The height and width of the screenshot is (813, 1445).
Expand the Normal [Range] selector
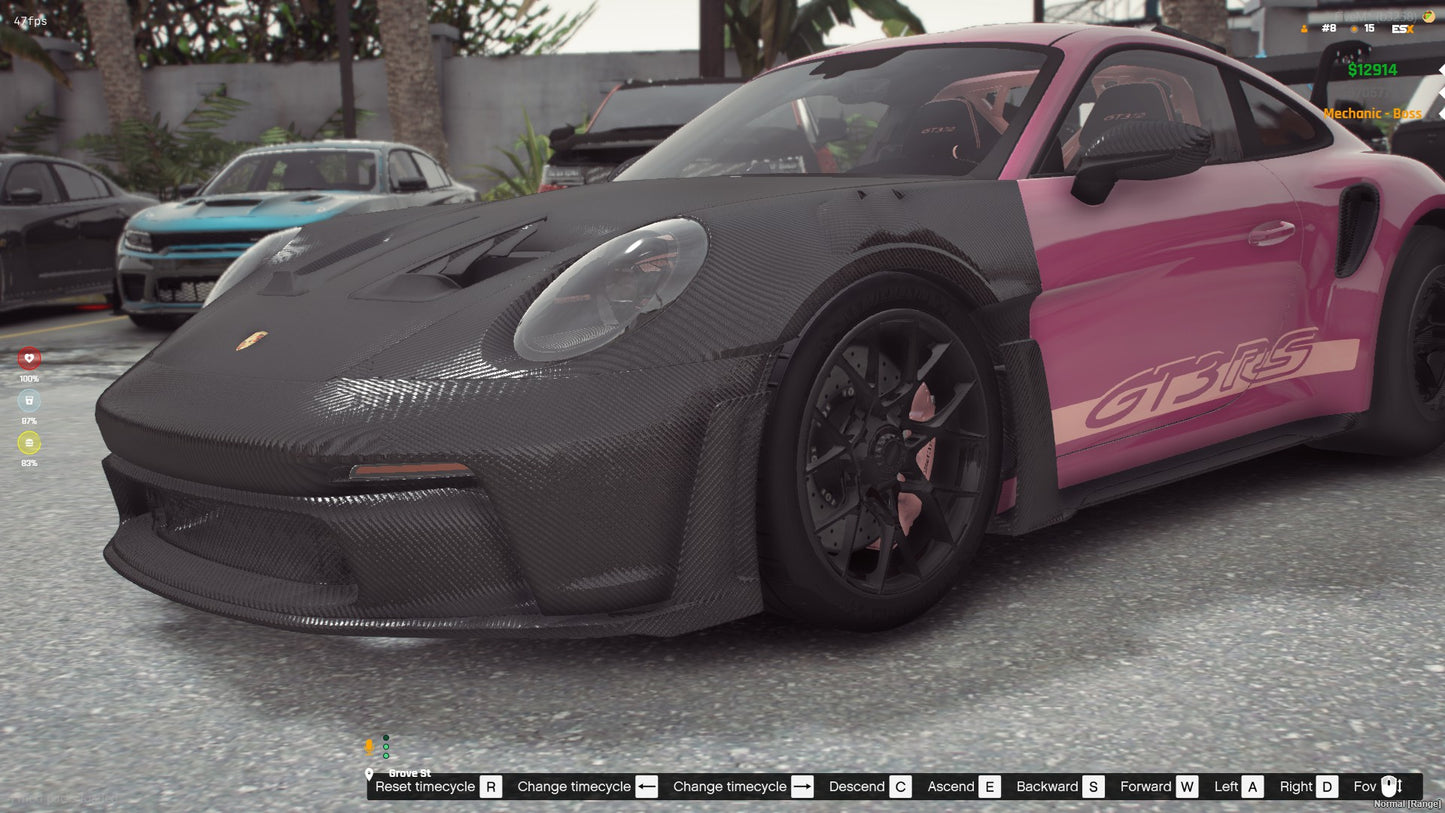click(1407, 804)
